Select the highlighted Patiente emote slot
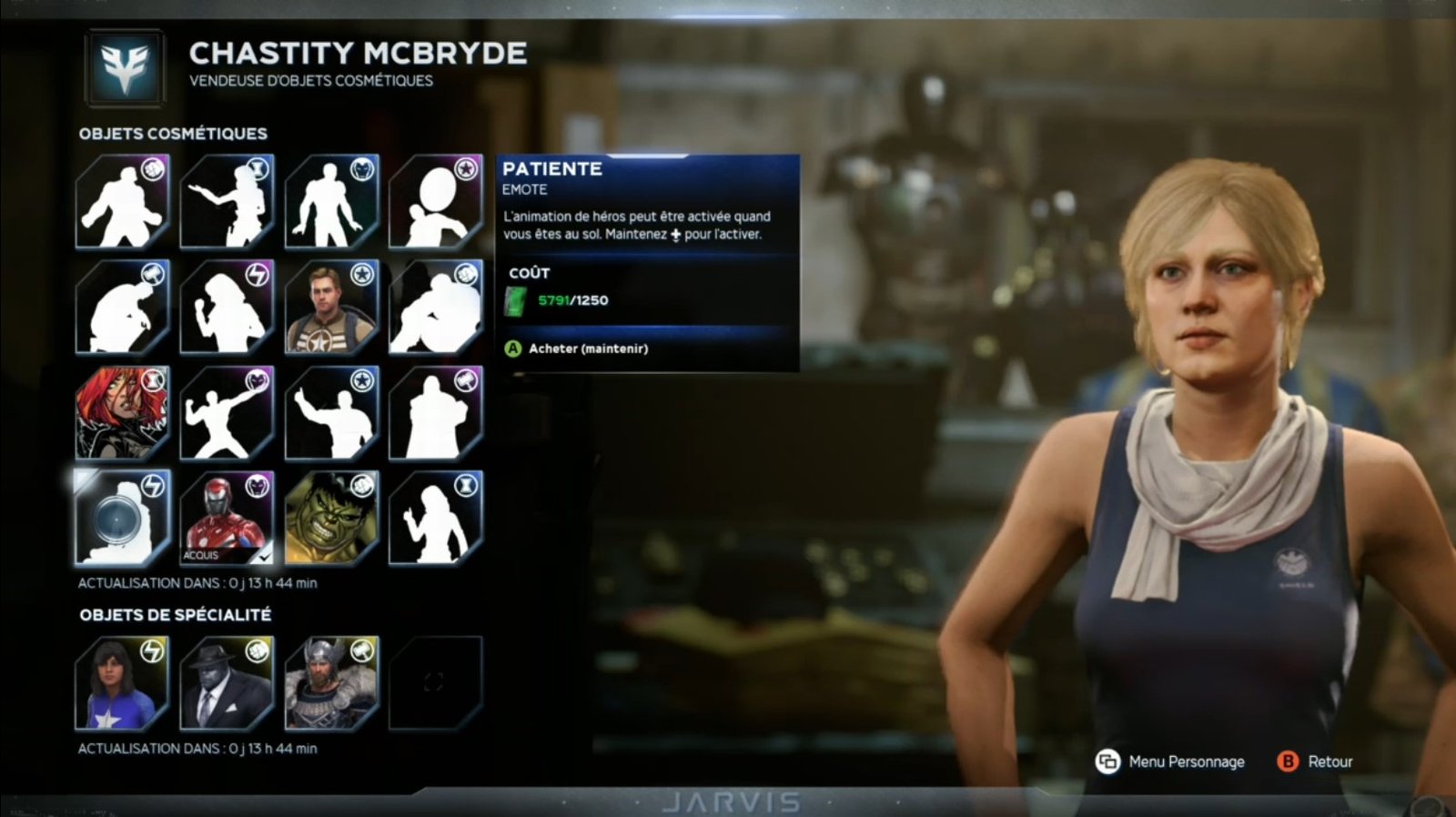Image resolution: width=1456 pixels, height=817 pixels. (x=122, y=517)
